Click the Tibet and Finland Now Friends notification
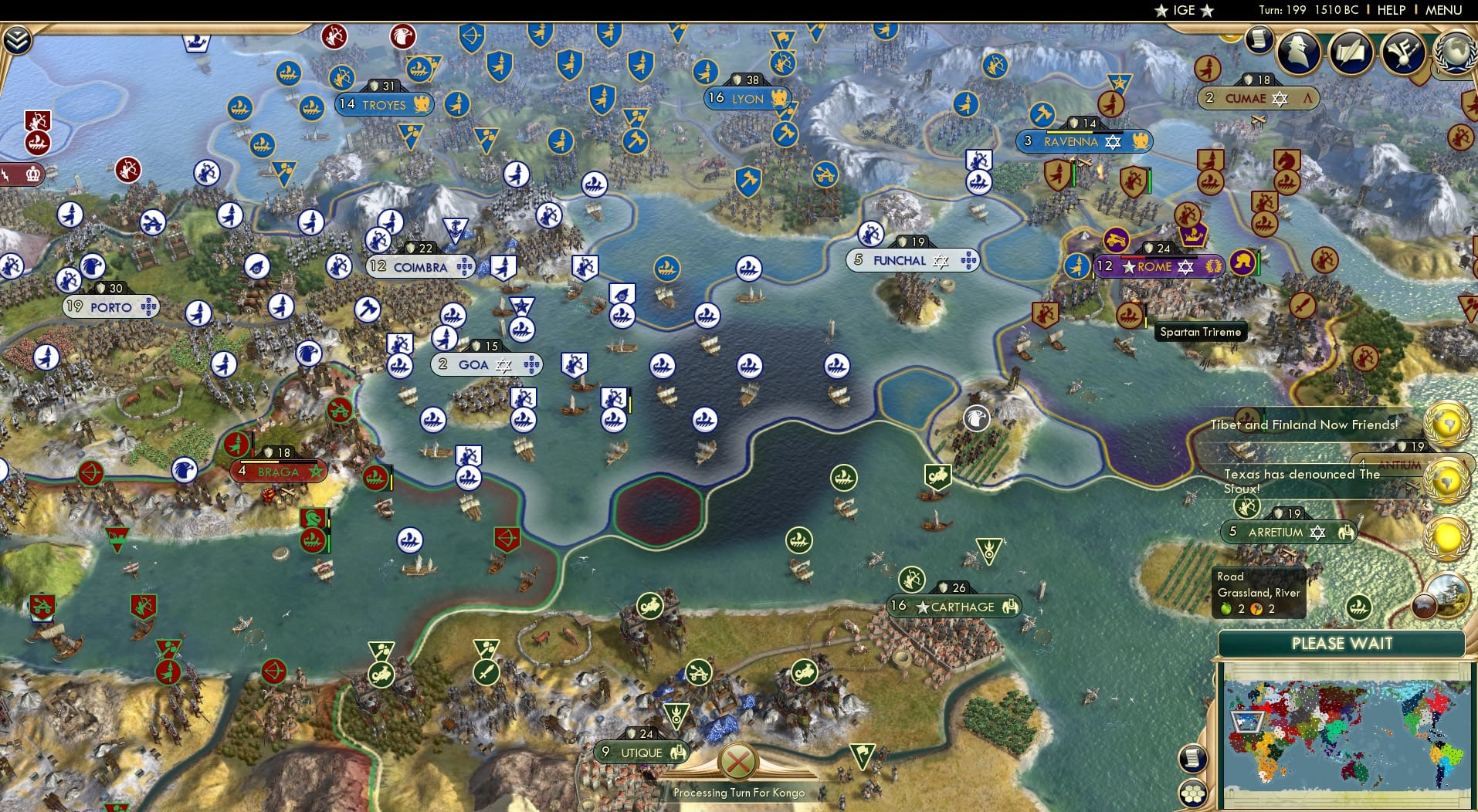This screenshot has width=1478, height=812. click(x=1307, y=424)
